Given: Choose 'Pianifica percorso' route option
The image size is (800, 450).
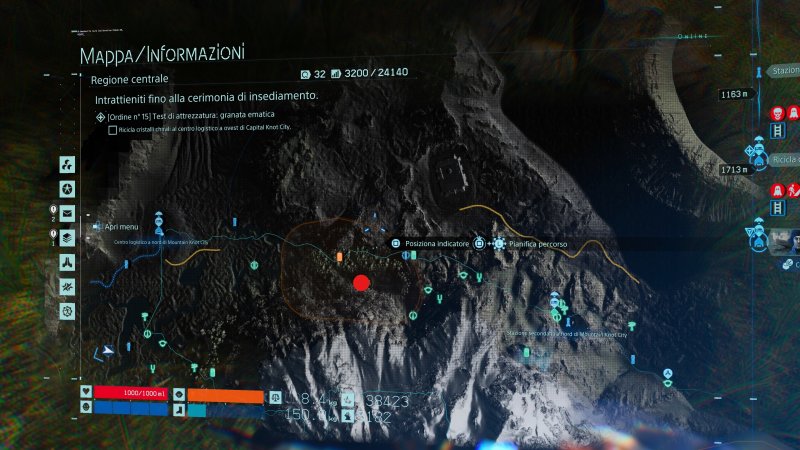Looking at the screenshot, I should (x=534, y=243).
